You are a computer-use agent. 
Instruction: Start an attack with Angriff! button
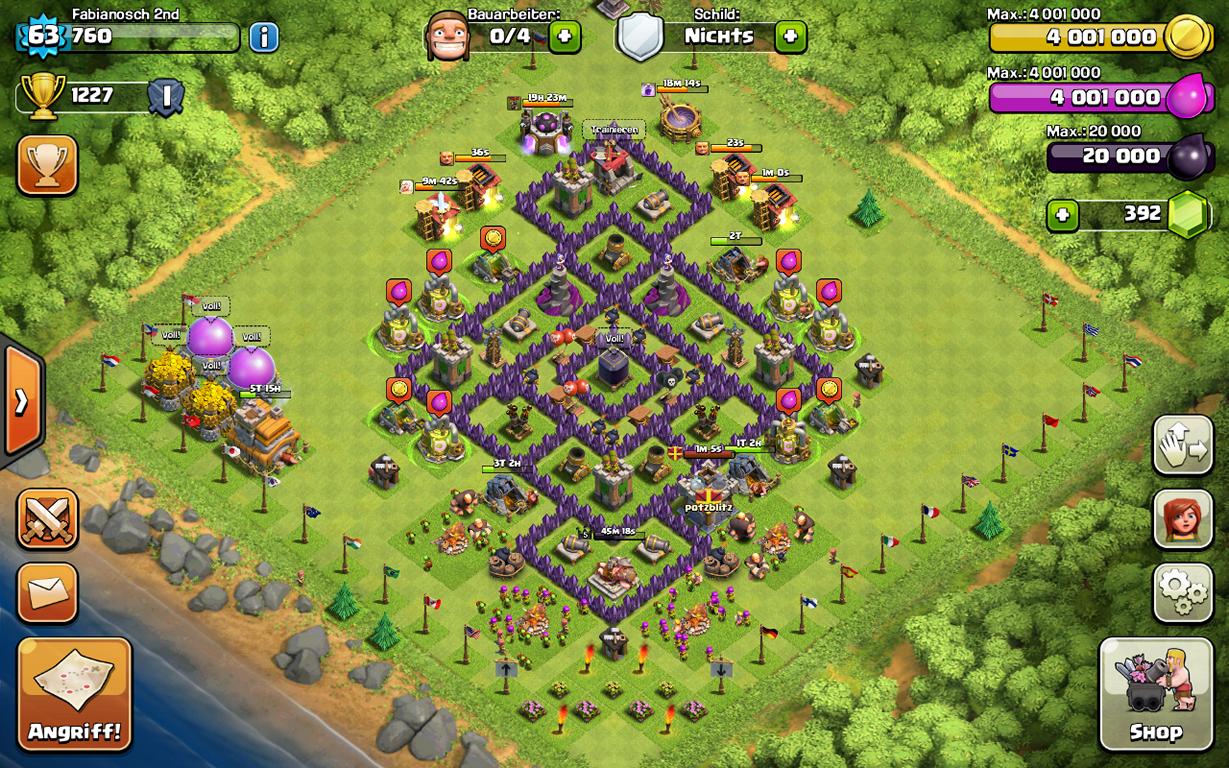click(x=75, y=694)
